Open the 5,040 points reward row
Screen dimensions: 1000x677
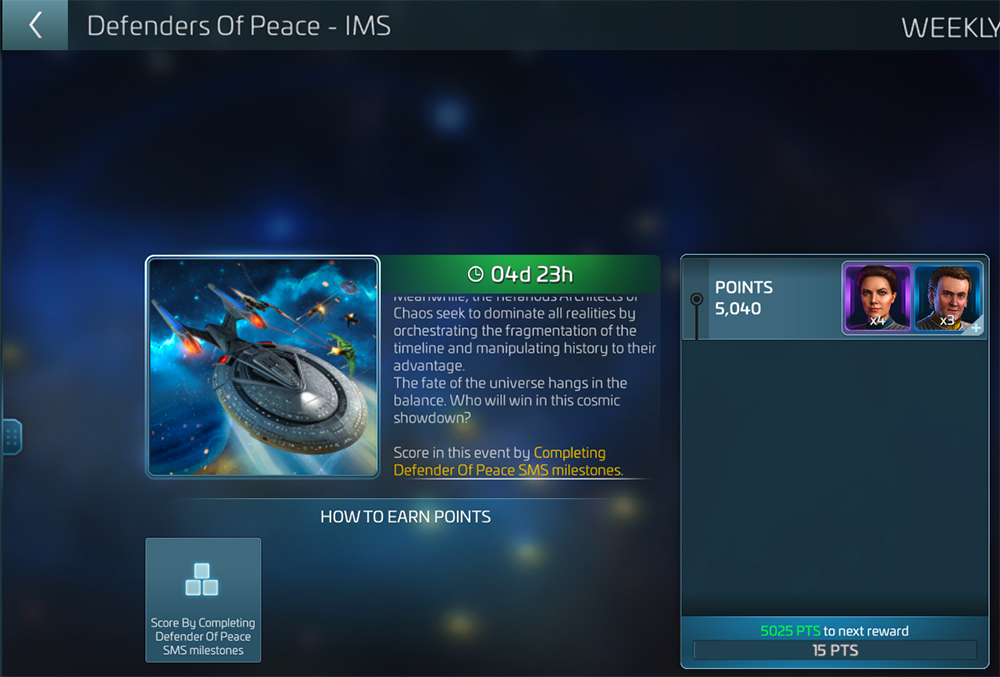point(762,298)
